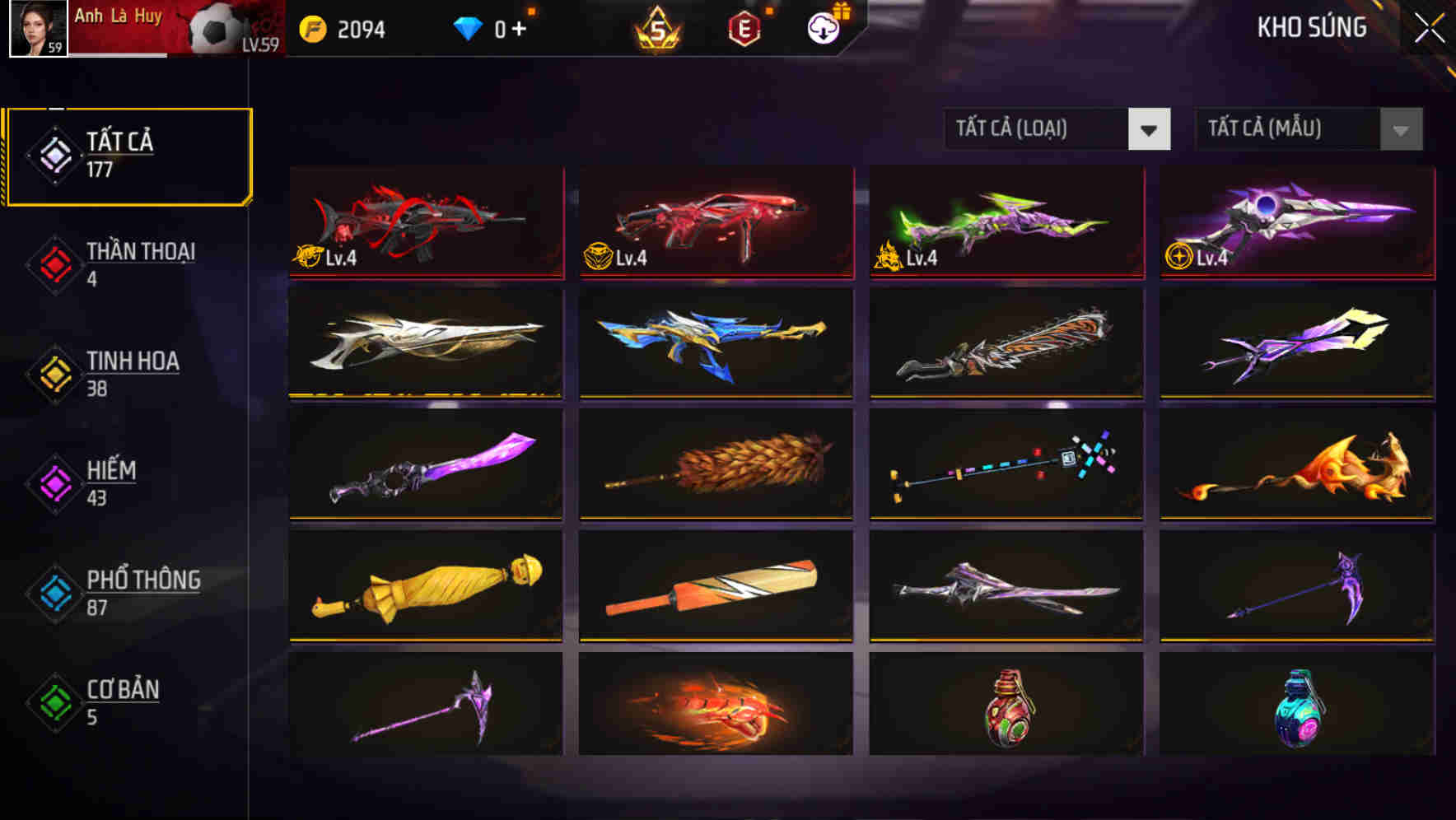1456x820 pixels.
Task: Expand the weapon type filter arrow
Action: [x=1149, y=129]
